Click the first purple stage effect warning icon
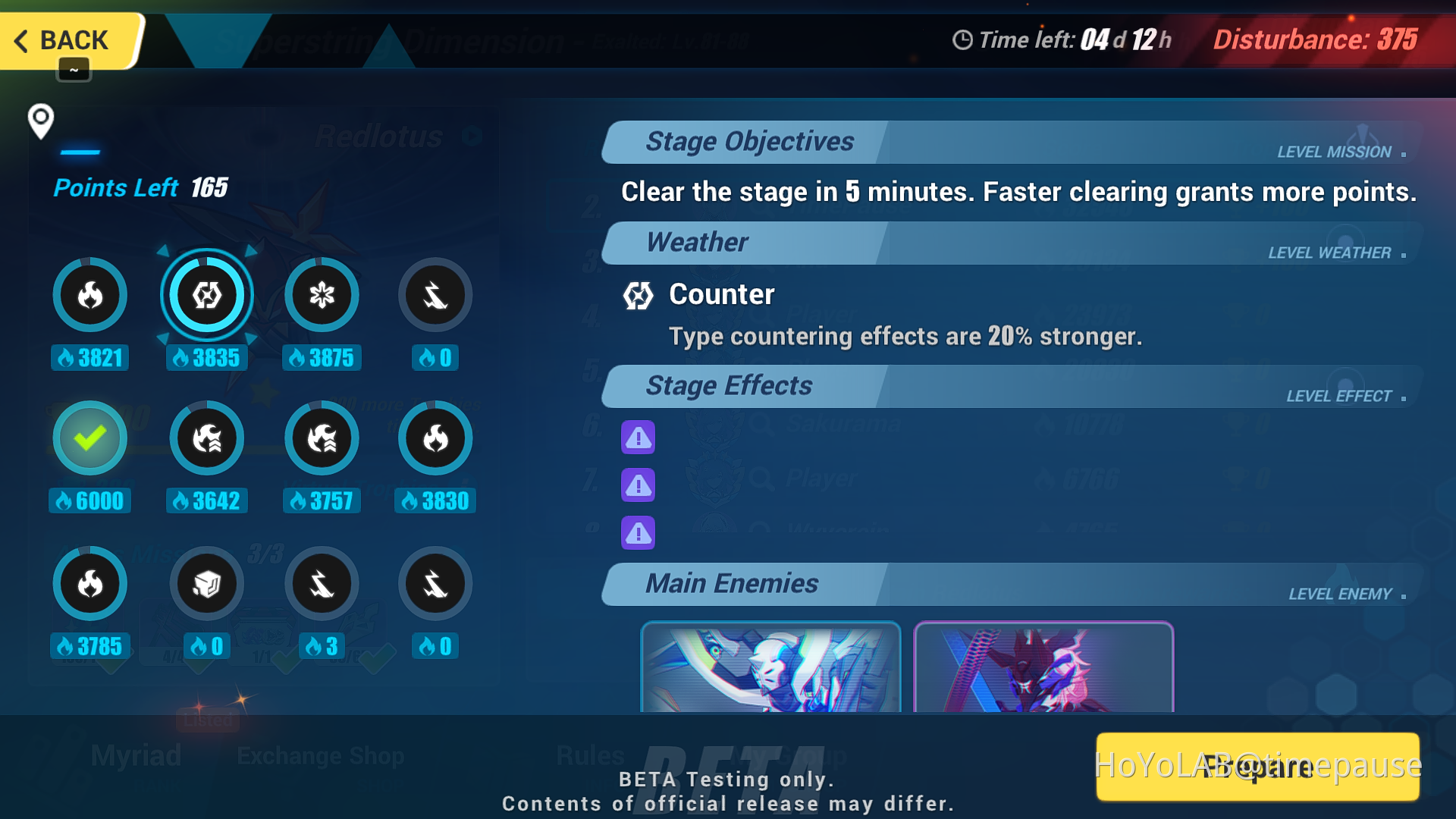This screenshot has width=1456, height=819. 638,438
